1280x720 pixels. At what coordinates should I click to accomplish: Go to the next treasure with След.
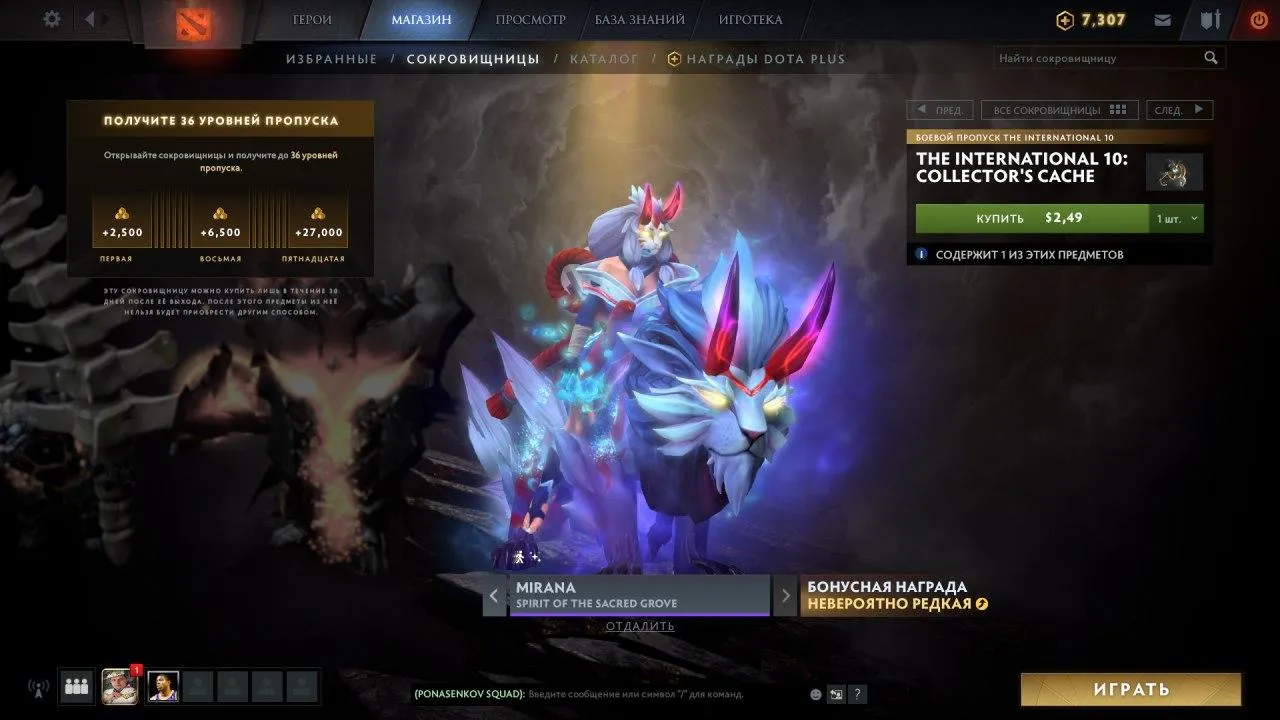1178,110
